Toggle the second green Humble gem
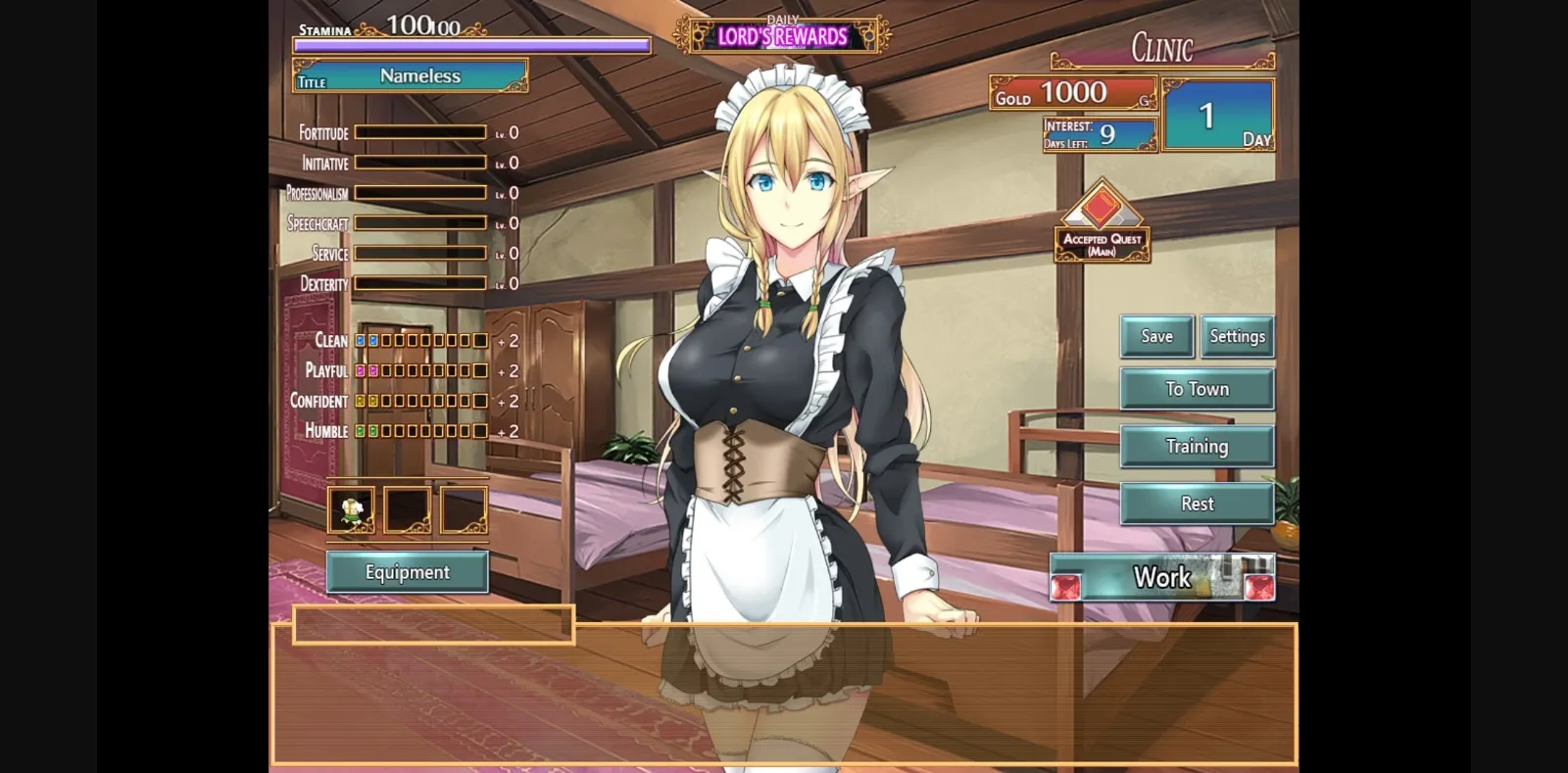The image size is (1568, 773). point(374,431)
